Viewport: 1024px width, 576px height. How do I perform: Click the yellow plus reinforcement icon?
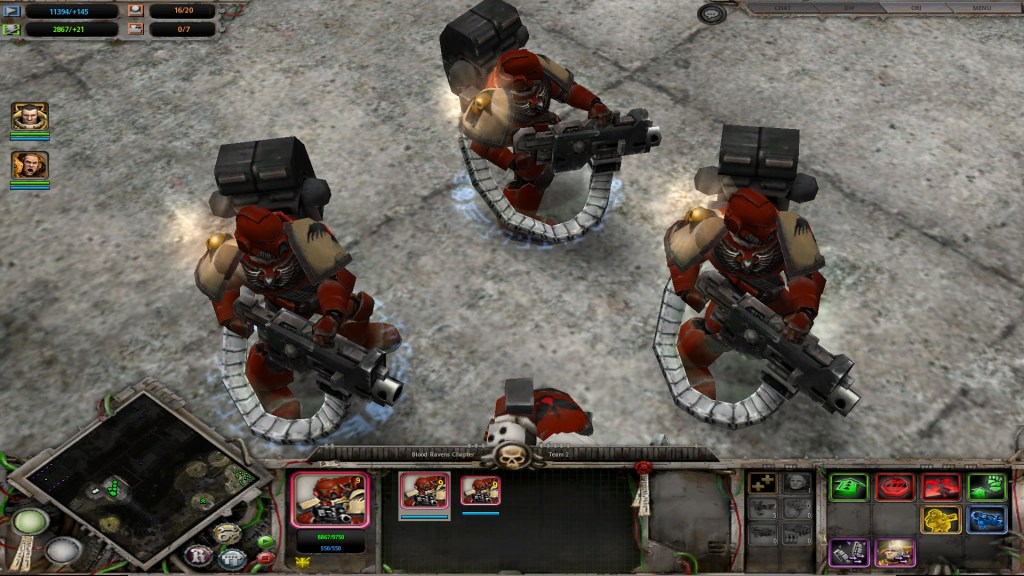coord(762,483)
